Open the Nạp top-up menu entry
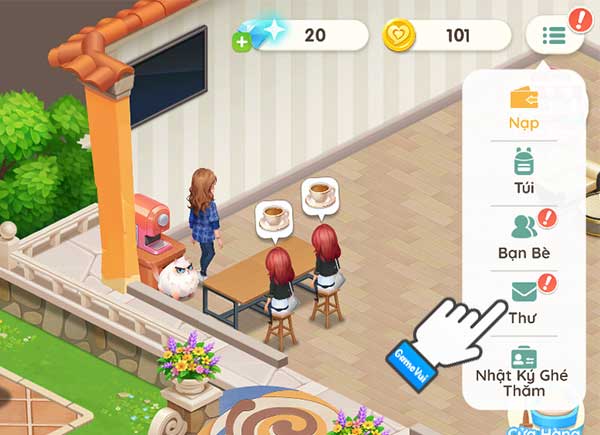 (x=524, y=108)
